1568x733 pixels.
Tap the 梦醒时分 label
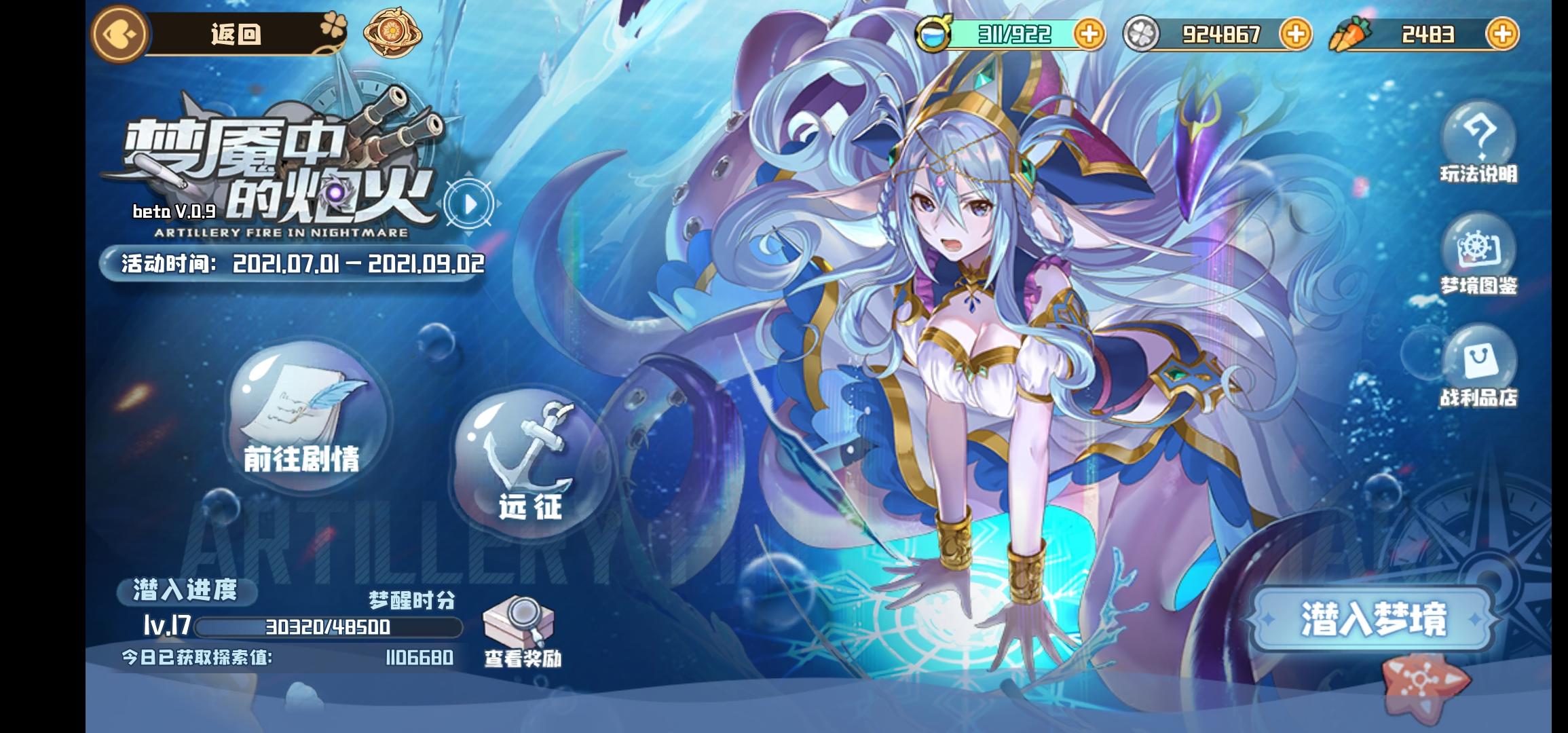coord(411,600)
